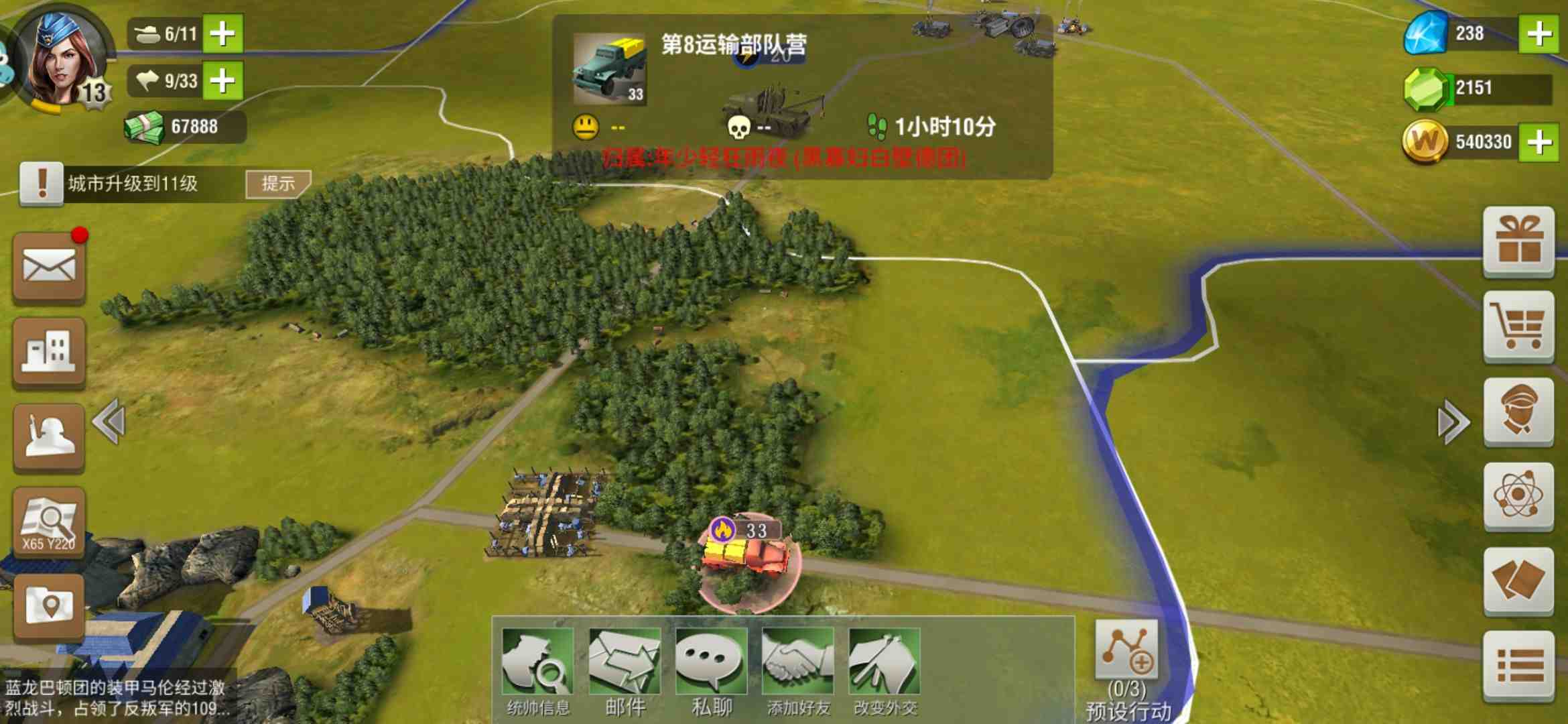Open the commander portrait profile
Image resolution: width=1568 pixels, height=724 pixels.
point(60,60)
